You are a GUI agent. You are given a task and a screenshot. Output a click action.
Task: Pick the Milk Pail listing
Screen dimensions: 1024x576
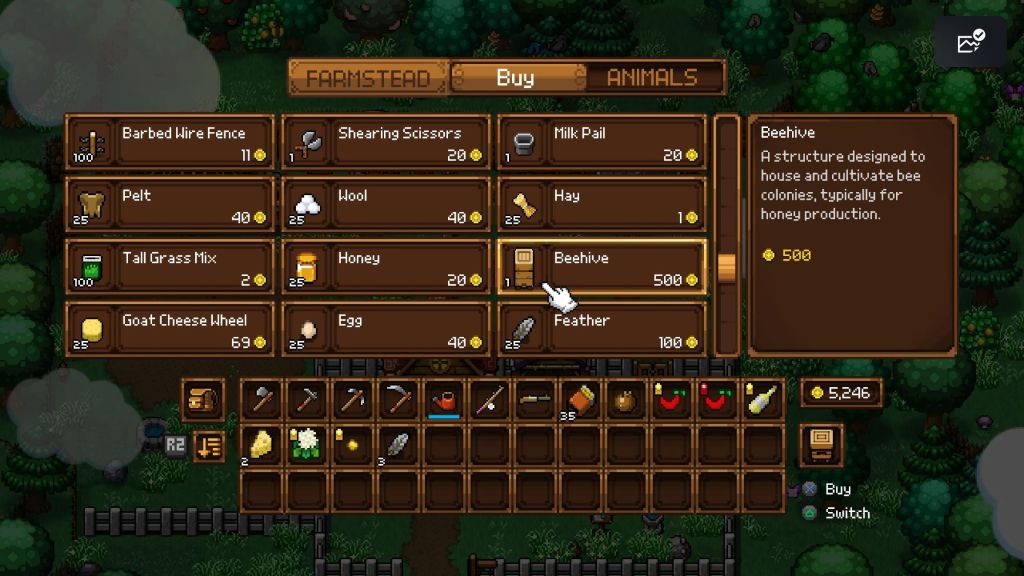pyautogui.click(x=601, y=144)
